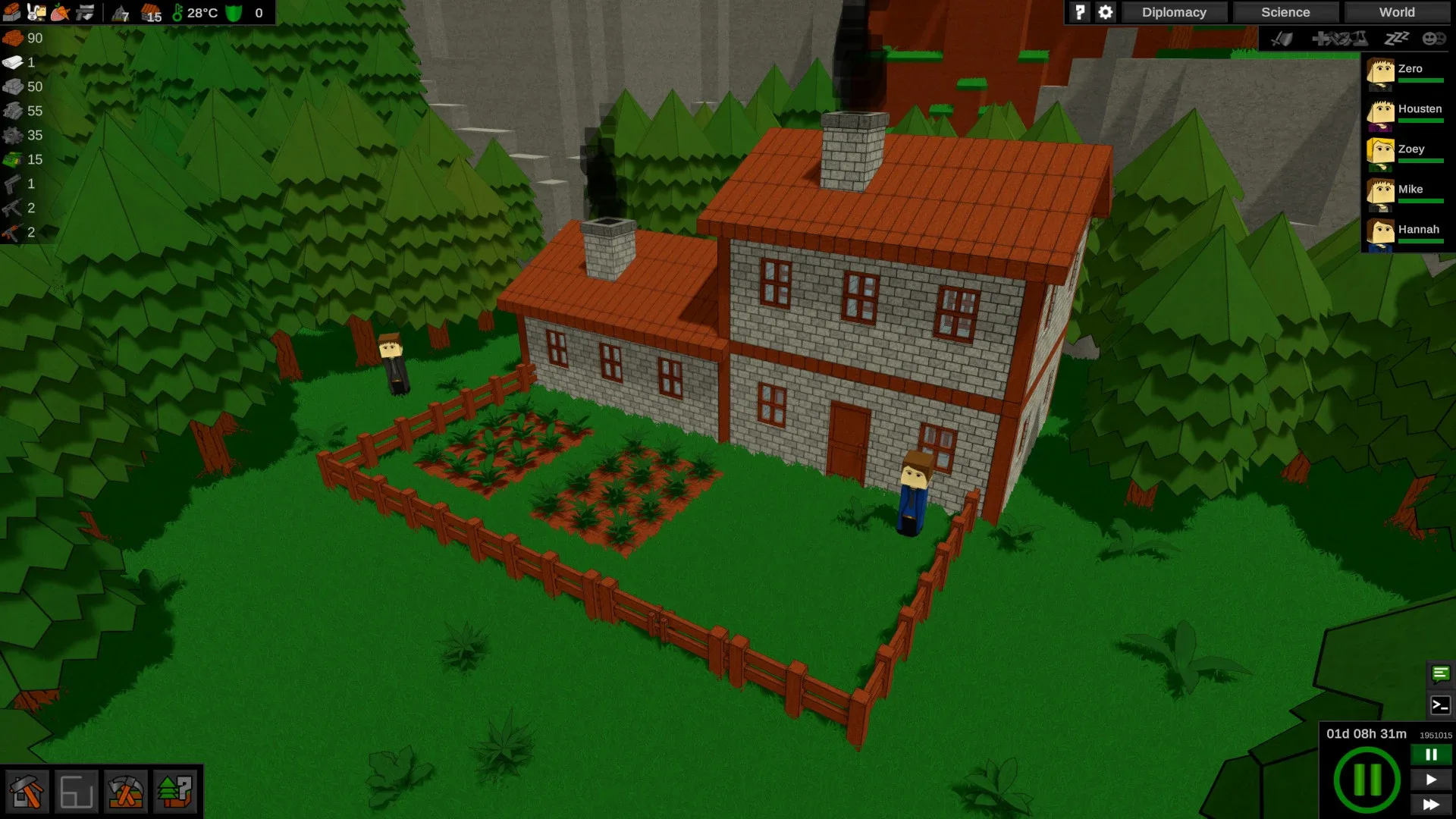Expand the crops and seeds filter

click(x=59, y=11)
